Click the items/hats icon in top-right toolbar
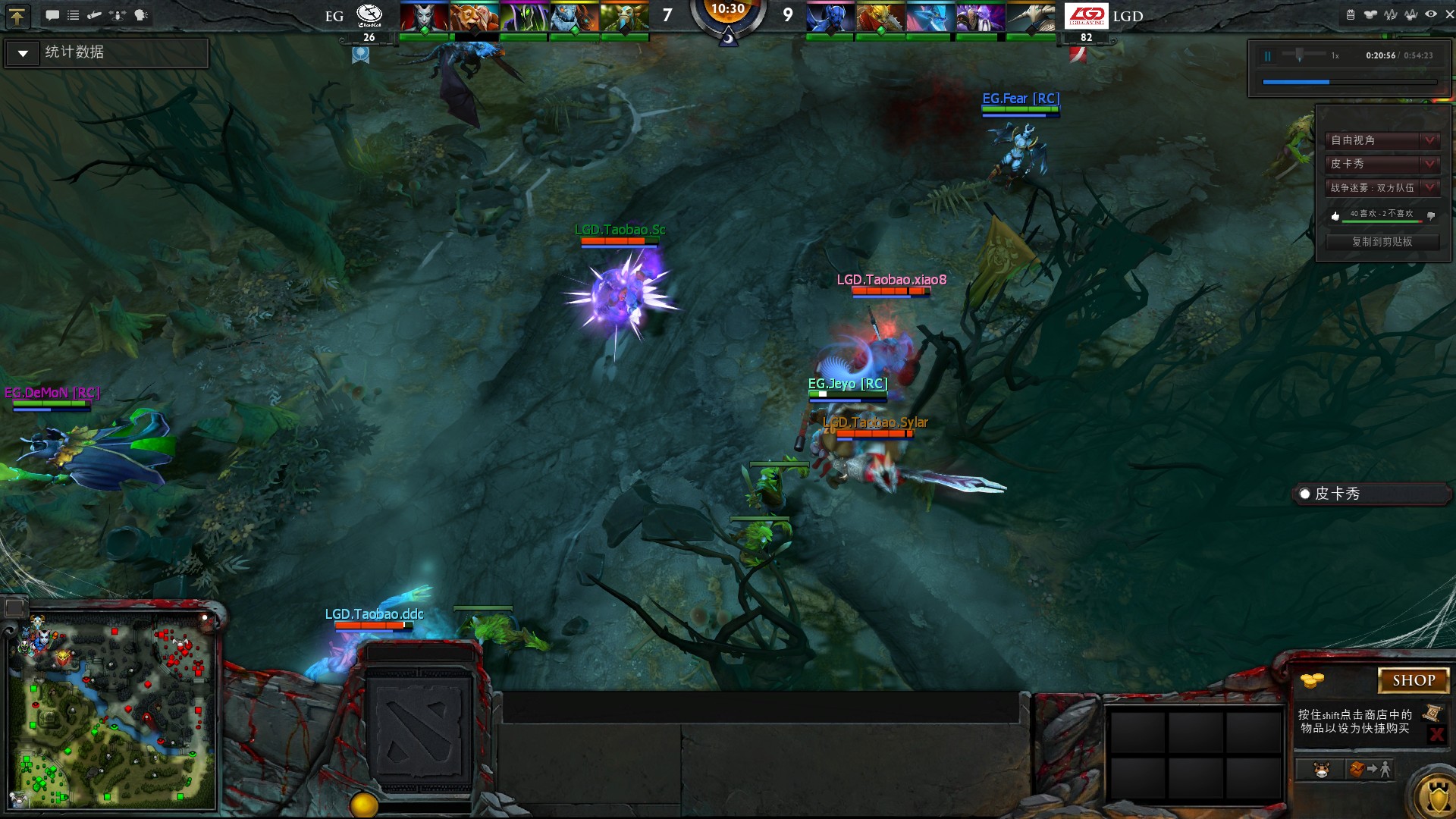The width and height of the screenshot is (1456, 819). pos(1371,15)
